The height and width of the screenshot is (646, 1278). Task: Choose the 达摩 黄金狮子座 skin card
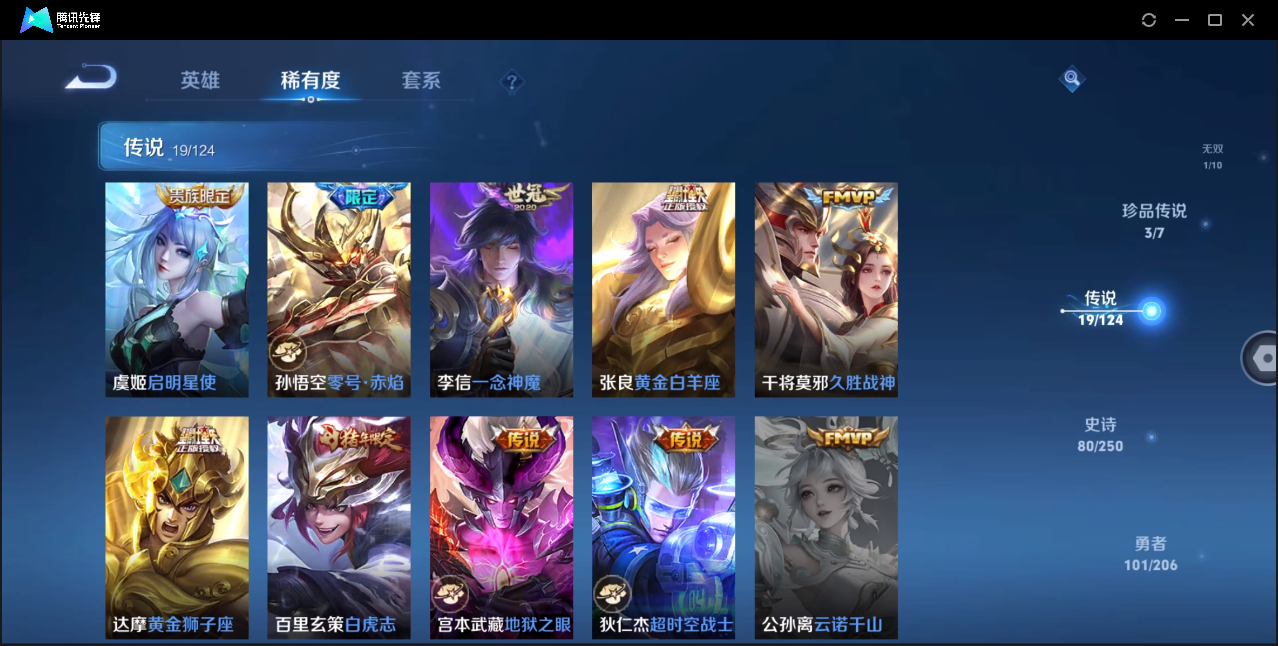tap(177, 527)
